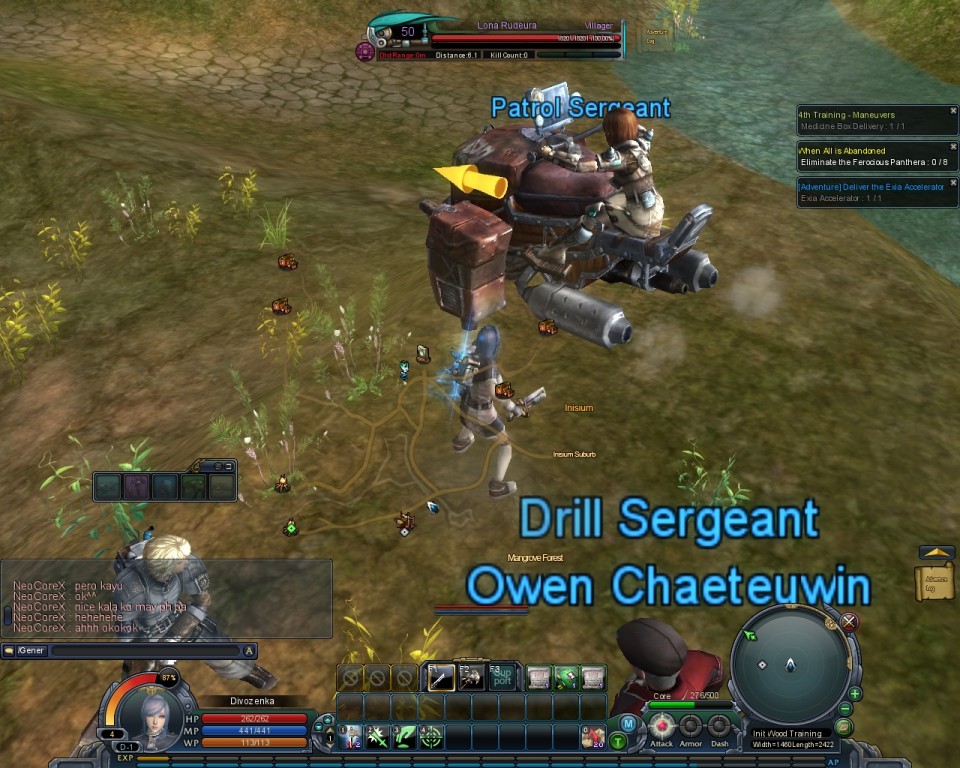This screenshot has width=960, height=768.
Task: Switch to the F3 Support slot
Action: point(502,677)
